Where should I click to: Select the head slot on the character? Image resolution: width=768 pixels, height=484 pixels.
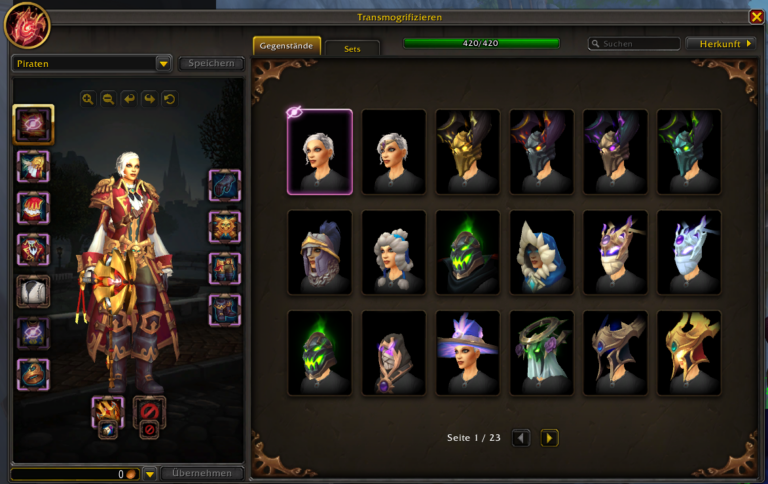coord(34,125)
